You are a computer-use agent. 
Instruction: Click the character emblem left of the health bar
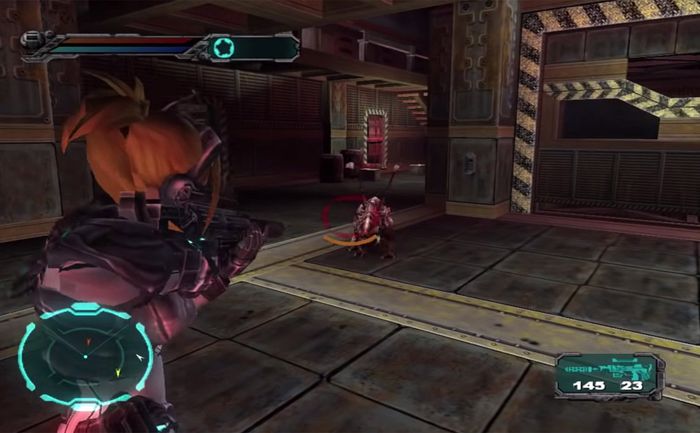pos(33,42)
